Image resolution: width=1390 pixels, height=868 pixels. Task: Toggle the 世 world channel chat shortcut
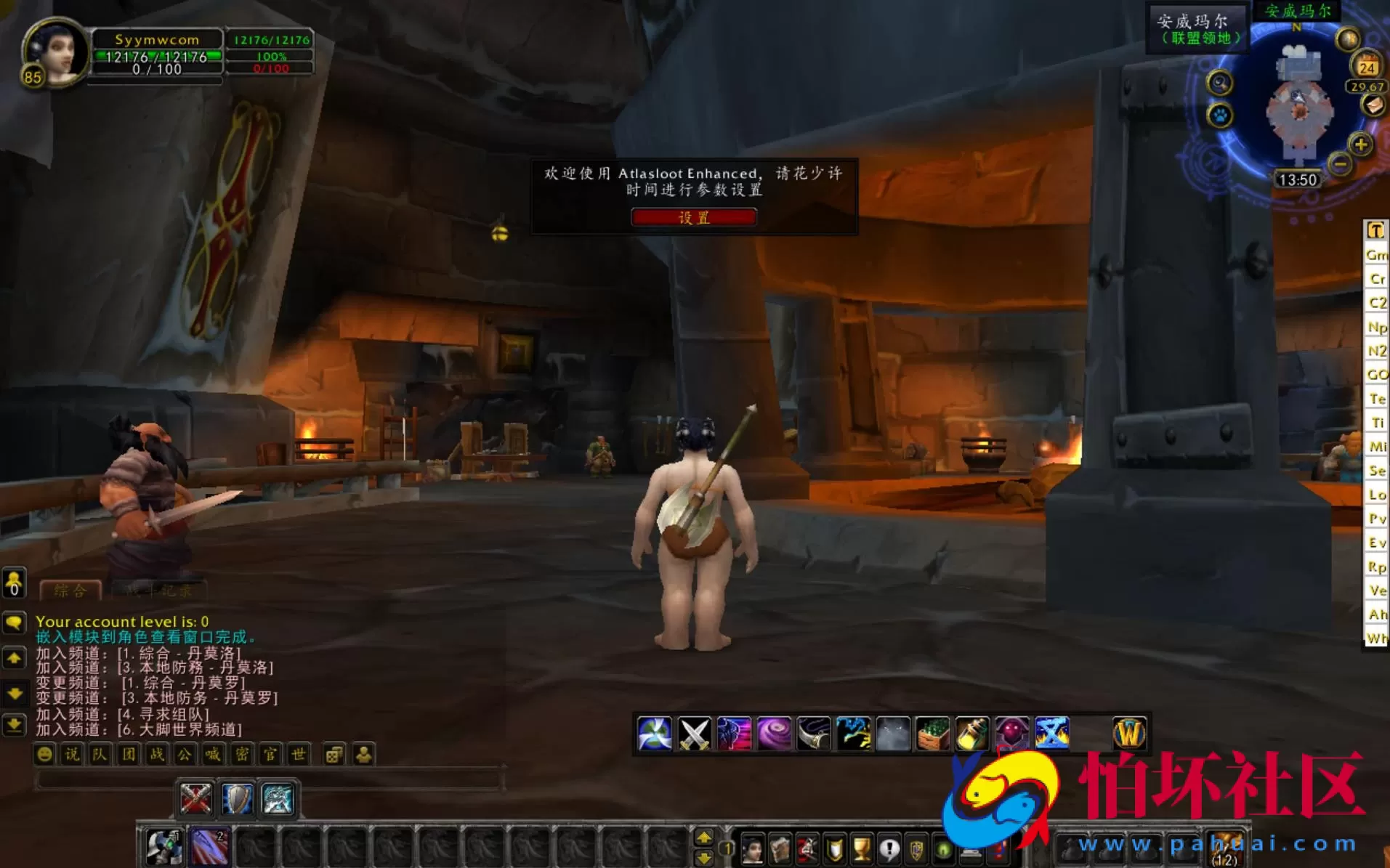pos(298,755)
